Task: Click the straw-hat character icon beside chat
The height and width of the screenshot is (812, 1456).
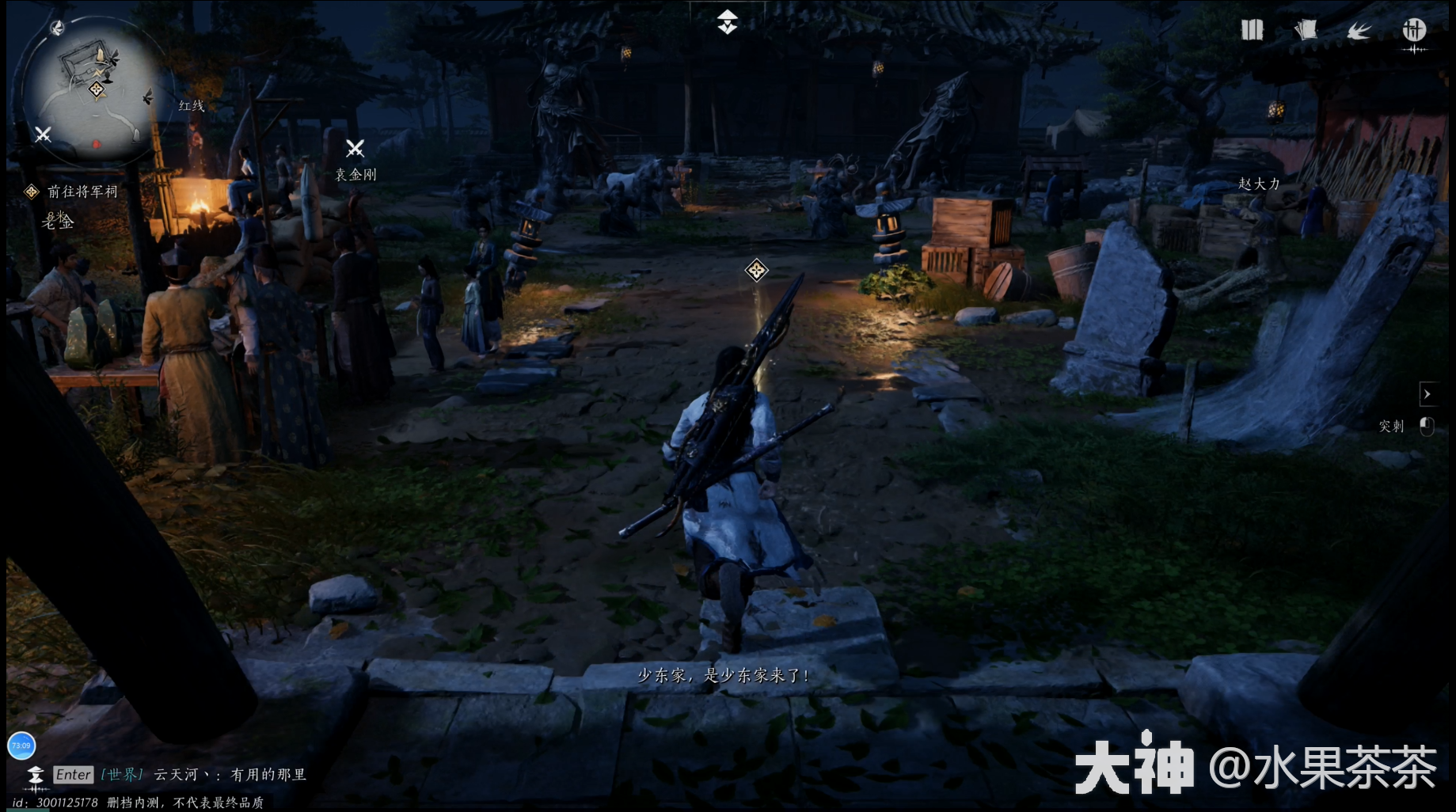Action: [x=36, y=776]
